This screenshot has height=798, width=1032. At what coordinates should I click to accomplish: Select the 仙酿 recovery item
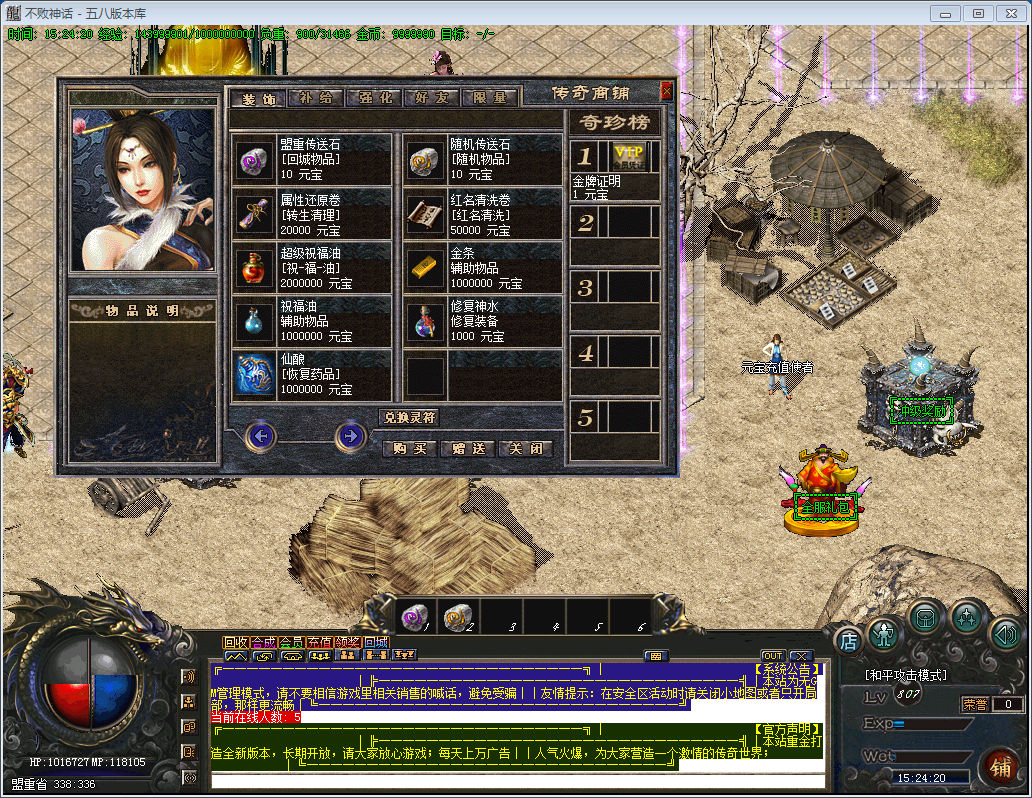tap(253, 375)
